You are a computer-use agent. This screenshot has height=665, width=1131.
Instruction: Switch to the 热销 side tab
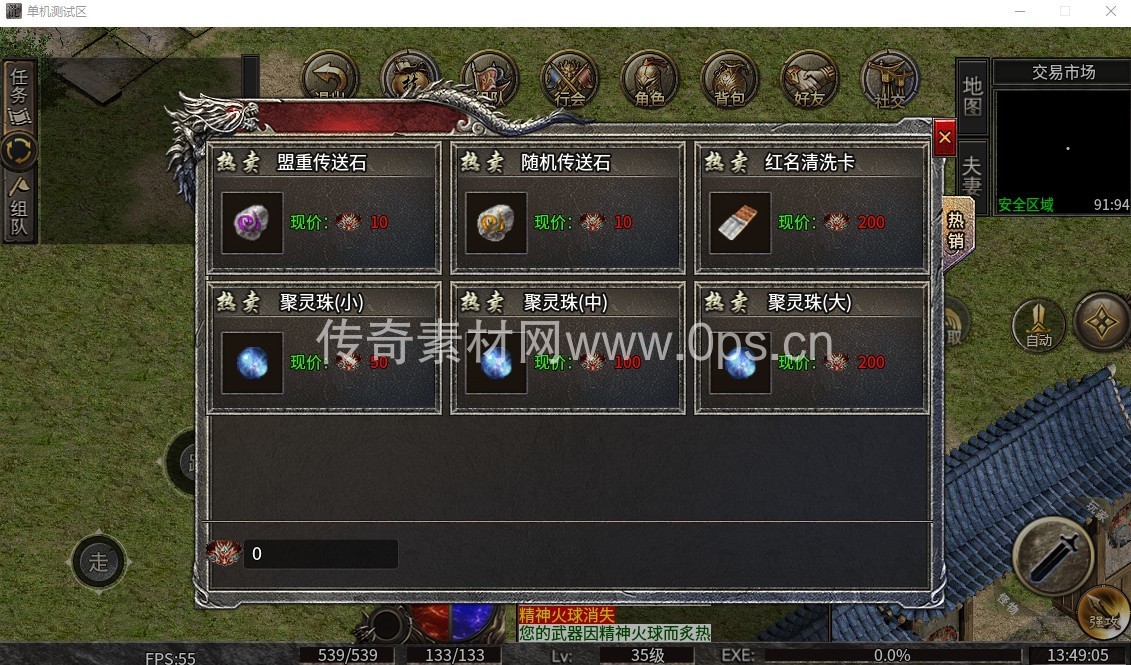click(x=956, y=231)
